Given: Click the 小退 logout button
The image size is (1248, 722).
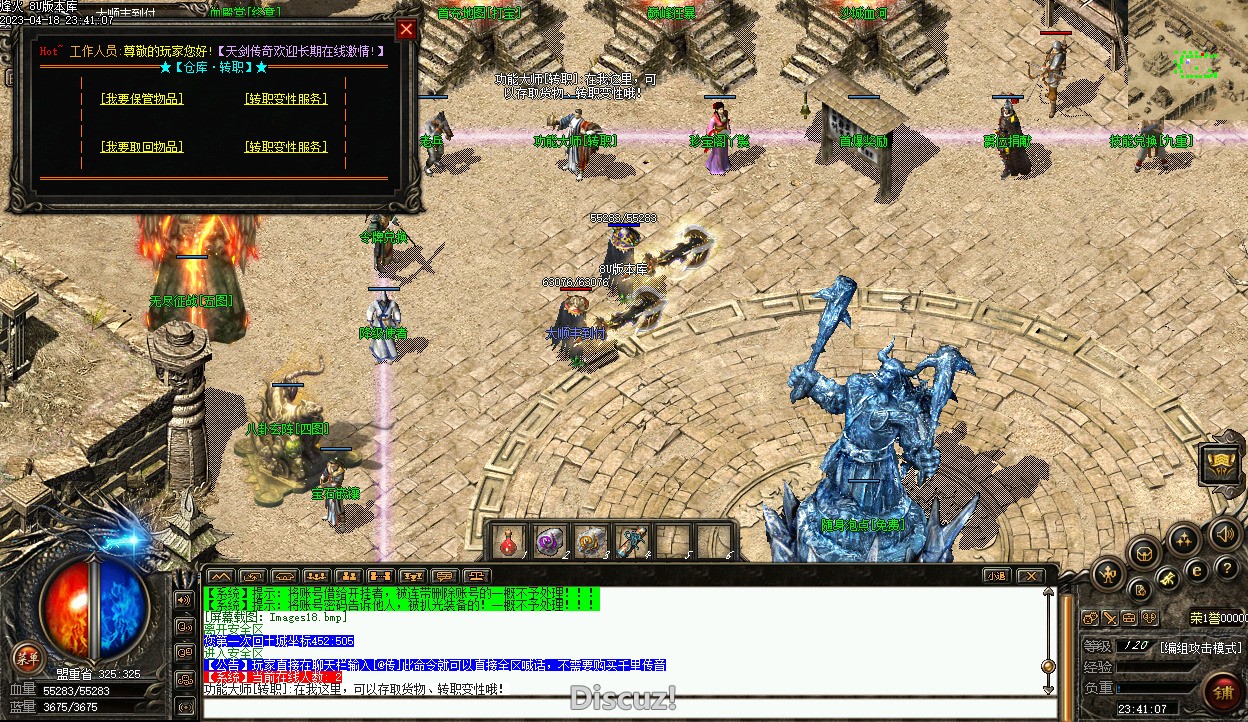Looking at the screenshot, I should 996,576.
